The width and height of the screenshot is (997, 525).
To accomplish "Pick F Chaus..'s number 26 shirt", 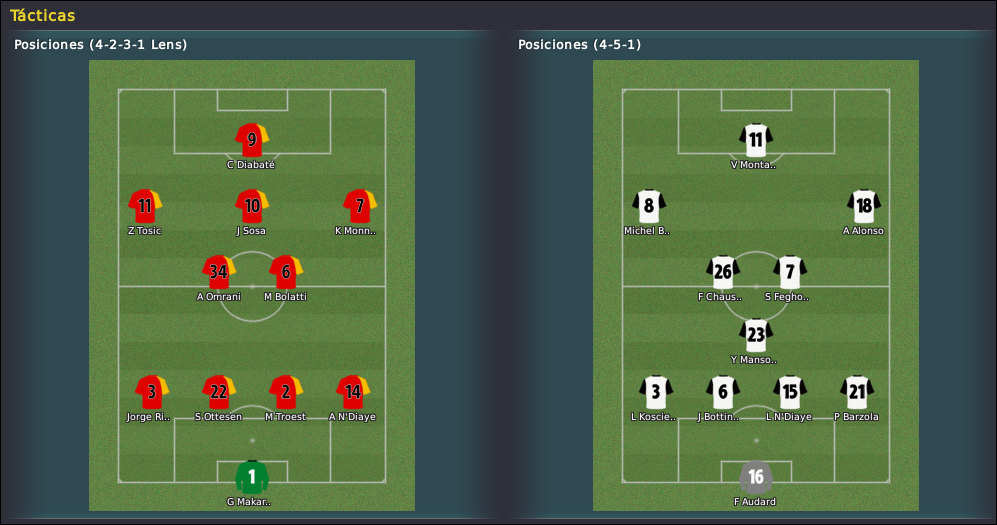I will point(723,272).
